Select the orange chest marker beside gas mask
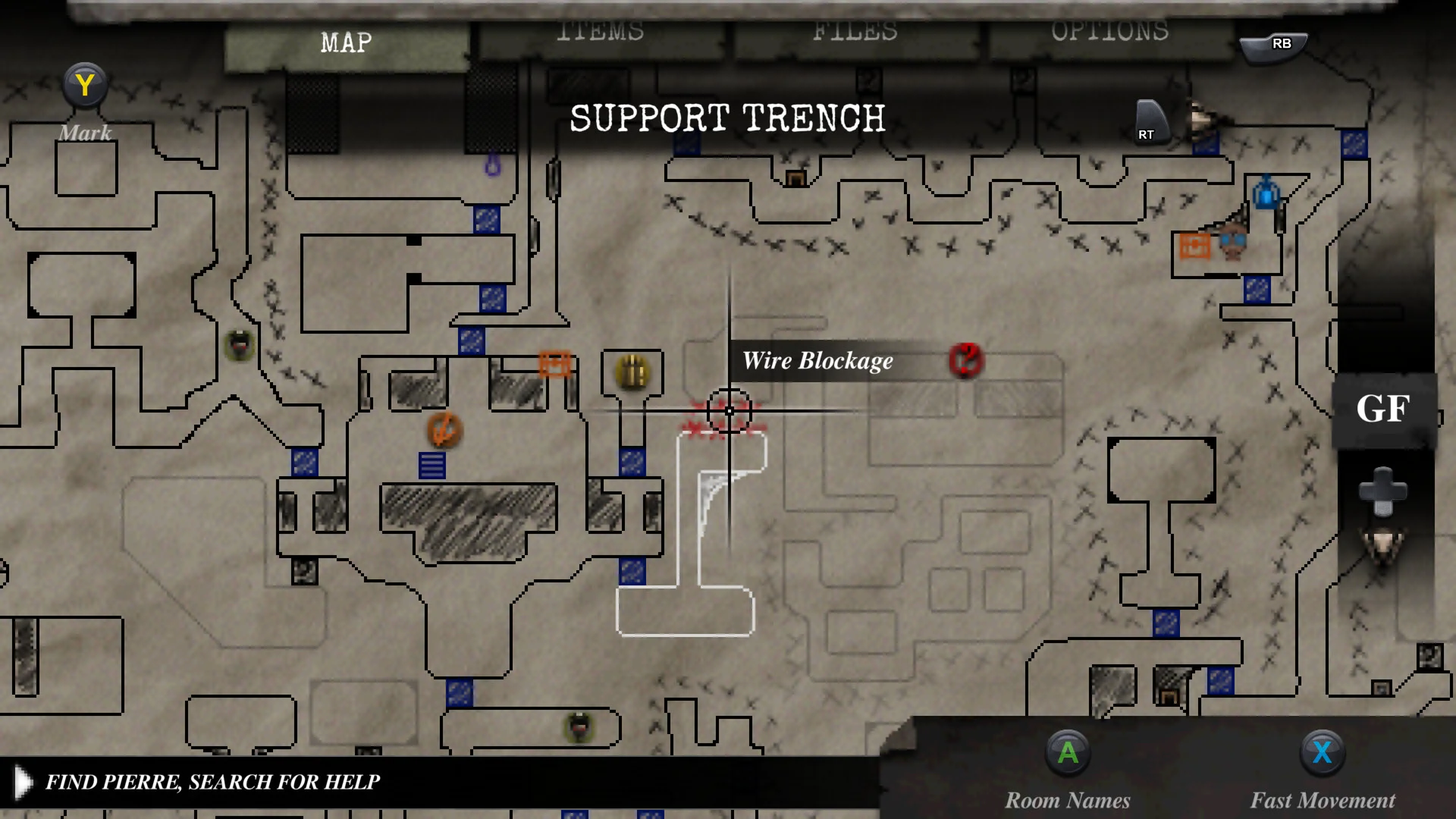1456x819 pixels. tap(1195, 246)
